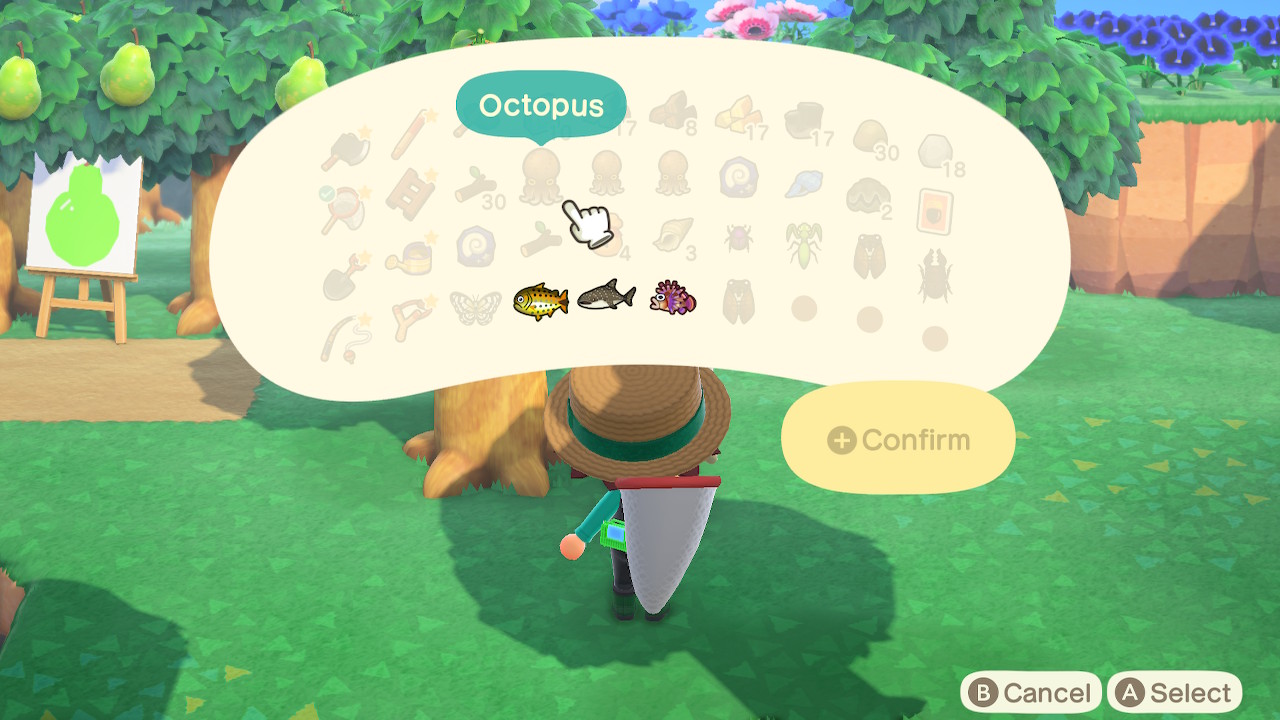Select the green mantis slot

pos(802,245)
